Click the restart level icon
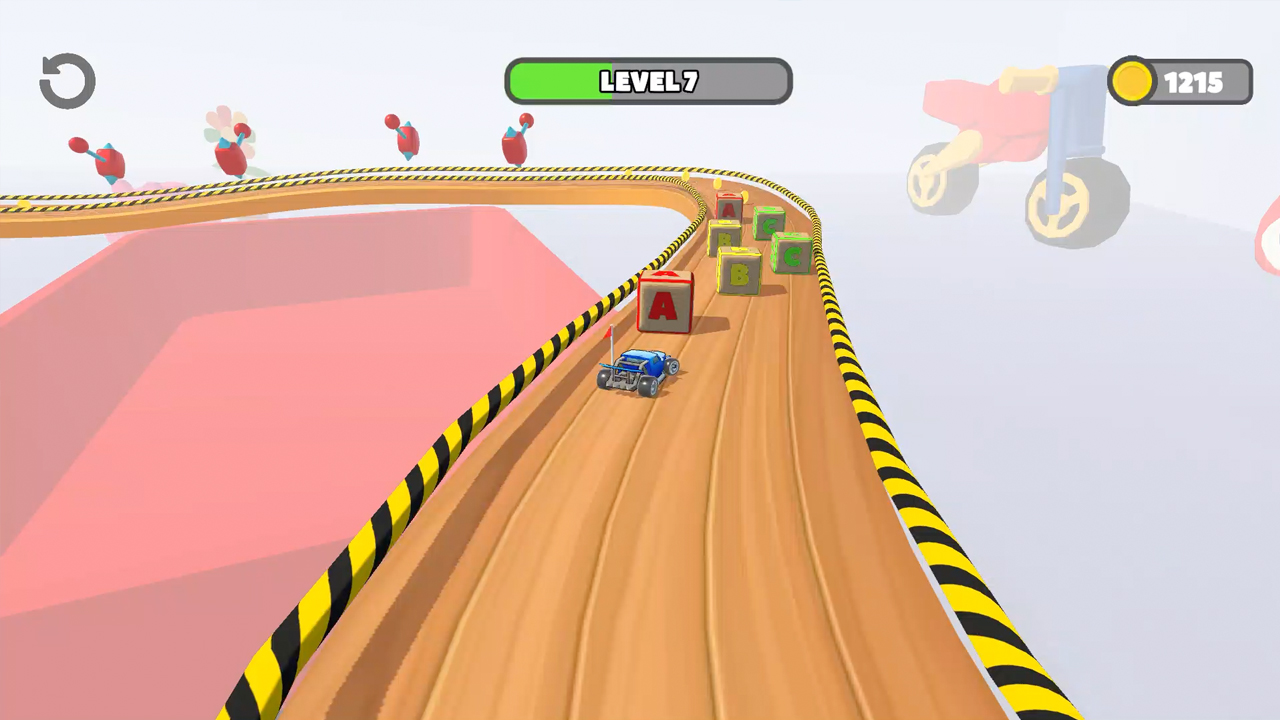This screenshot has width=1280, height=720. tap(66, 80)
